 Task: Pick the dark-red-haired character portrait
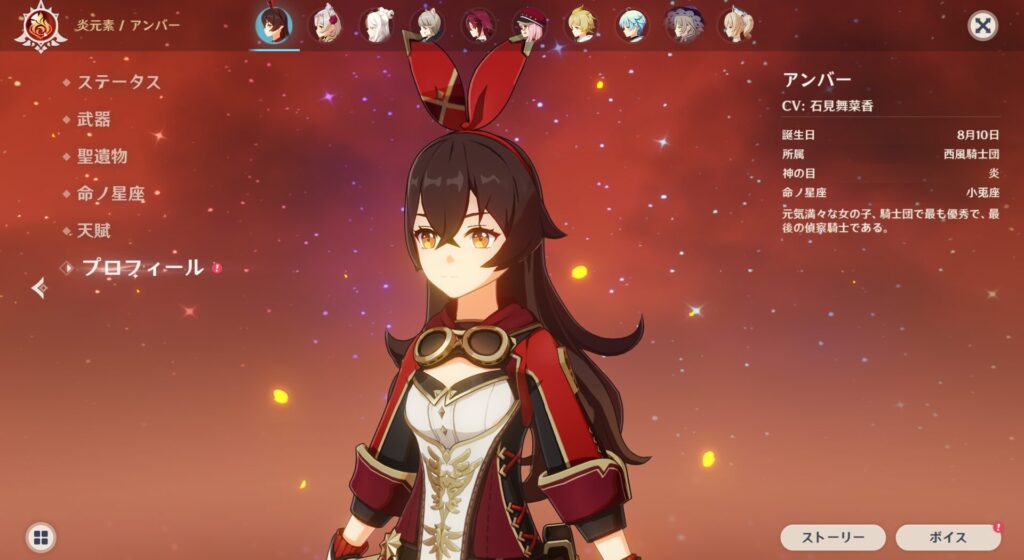[x=478, y=25]
